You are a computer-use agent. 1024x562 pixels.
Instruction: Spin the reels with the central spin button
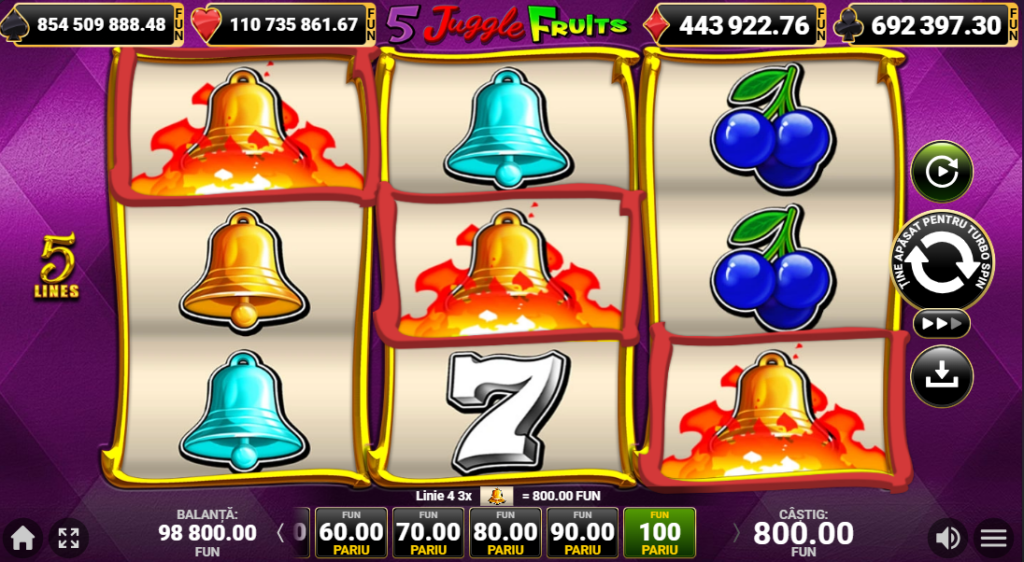pos(941,262)
